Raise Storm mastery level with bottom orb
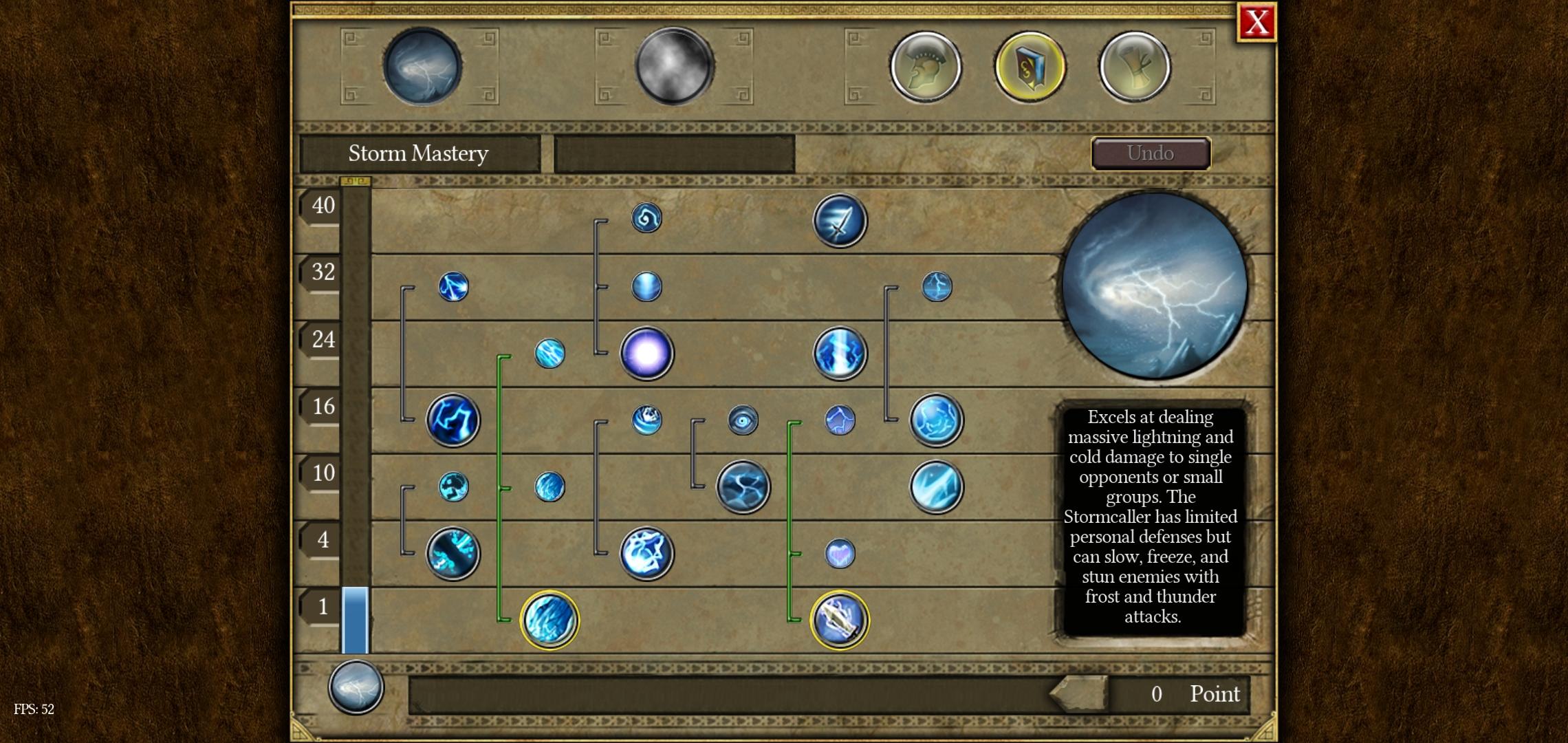1568x743 pixels. coord(356,687)
